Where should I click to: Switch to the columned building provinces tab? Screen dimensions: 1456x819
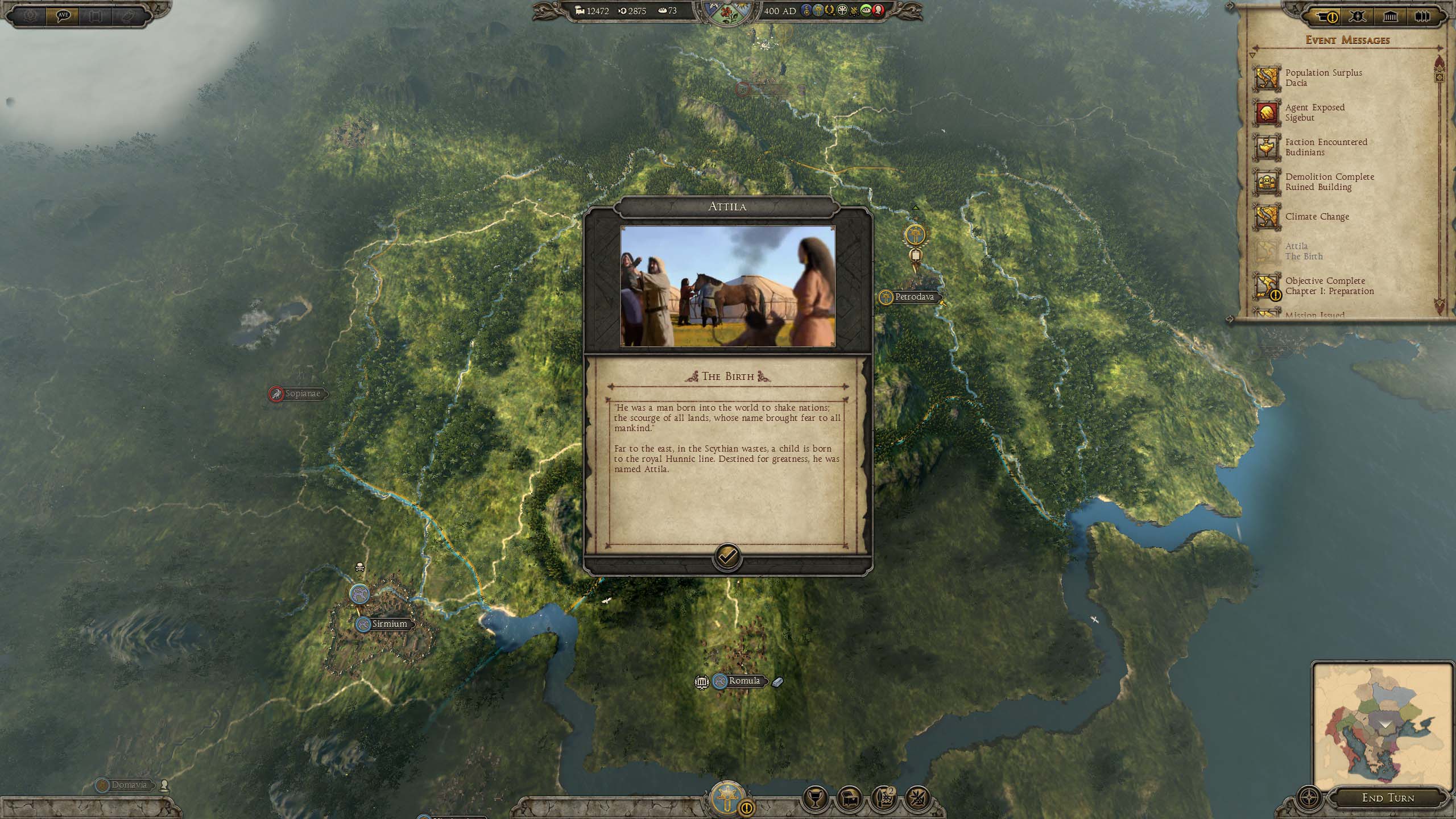coord(1390,16)
